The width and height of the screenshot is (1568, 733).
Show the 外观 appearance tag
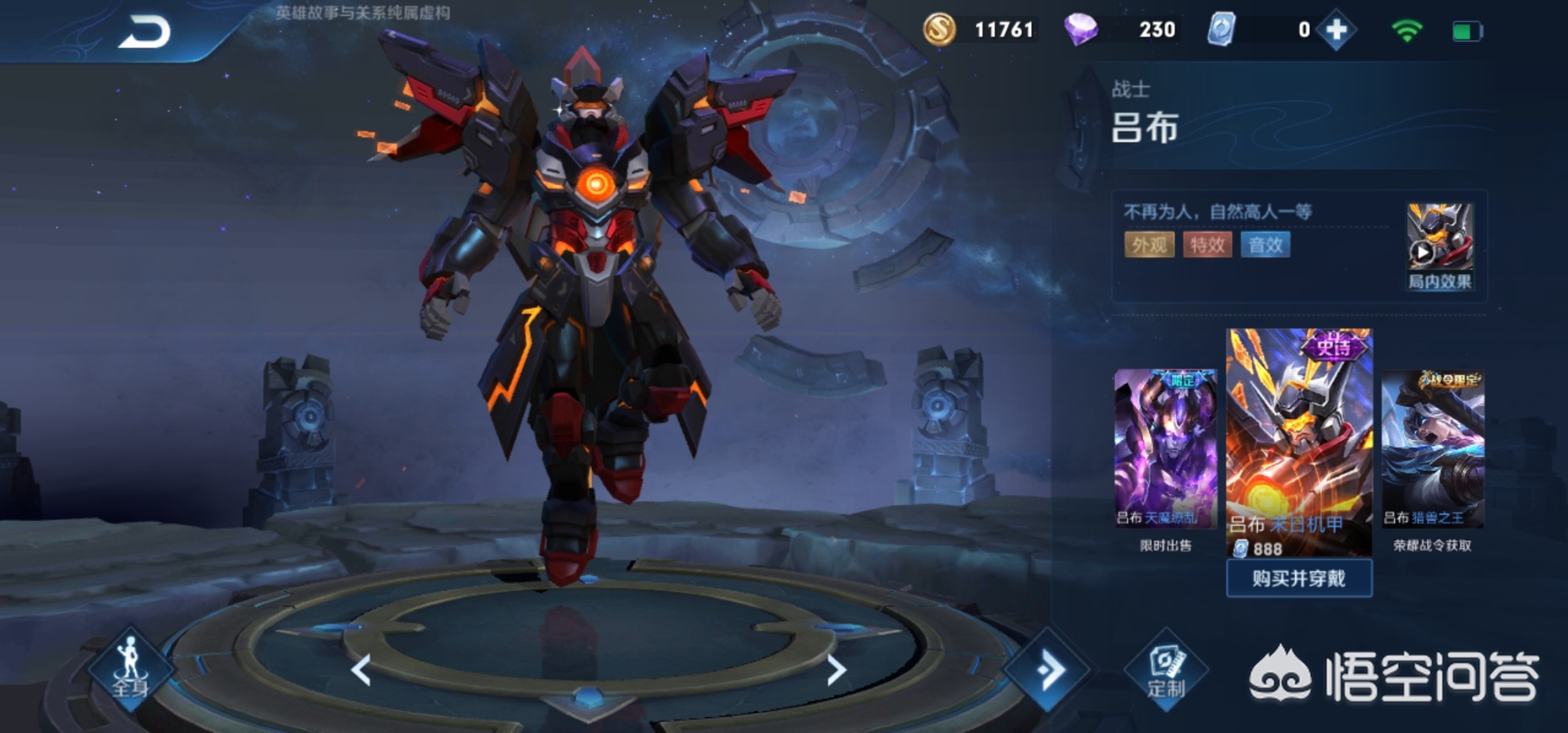coord(1149,245)
